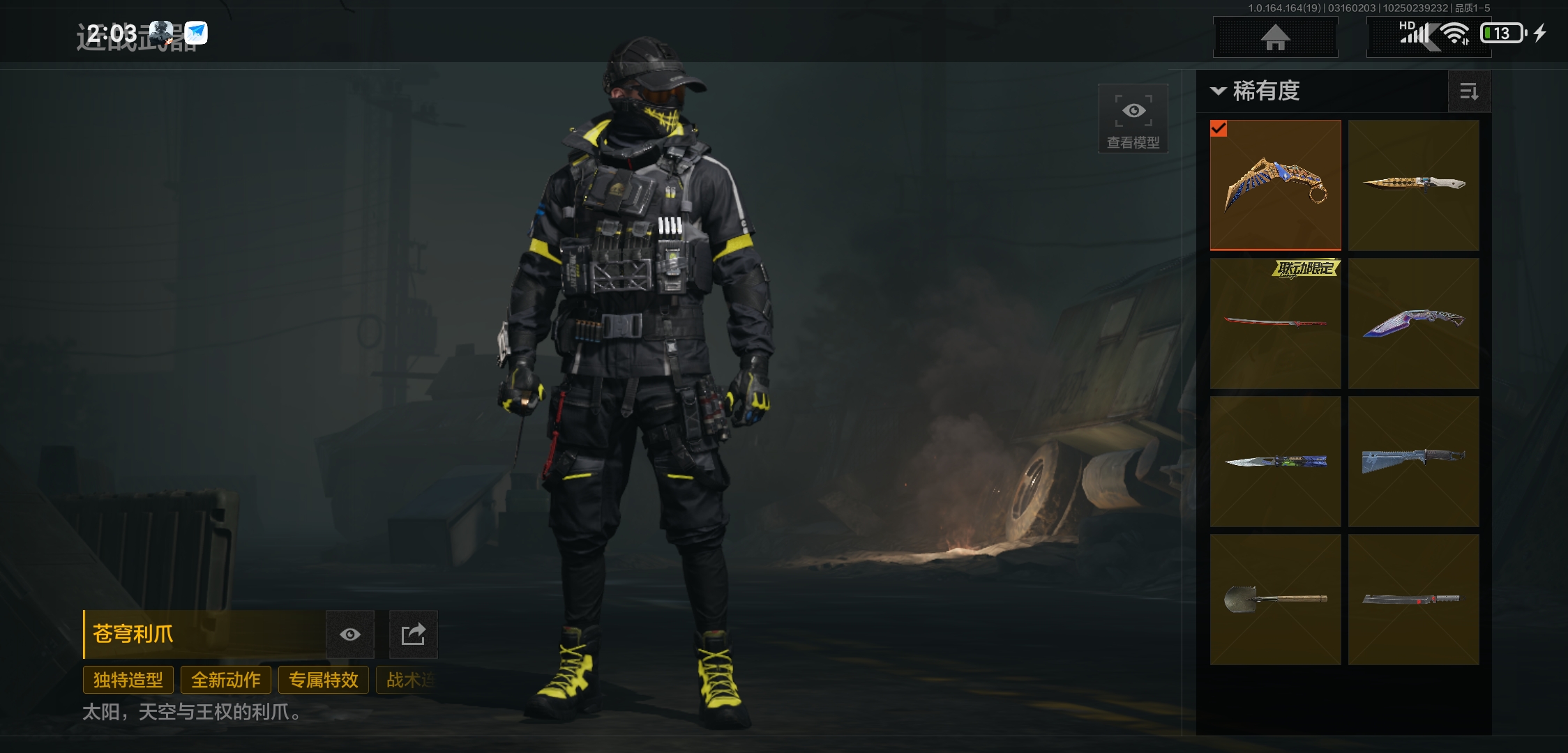The width and height of the screenshot is (1568, 753).
Task: Show the 独特造型 tag details
Action: (x=128, y=680)
